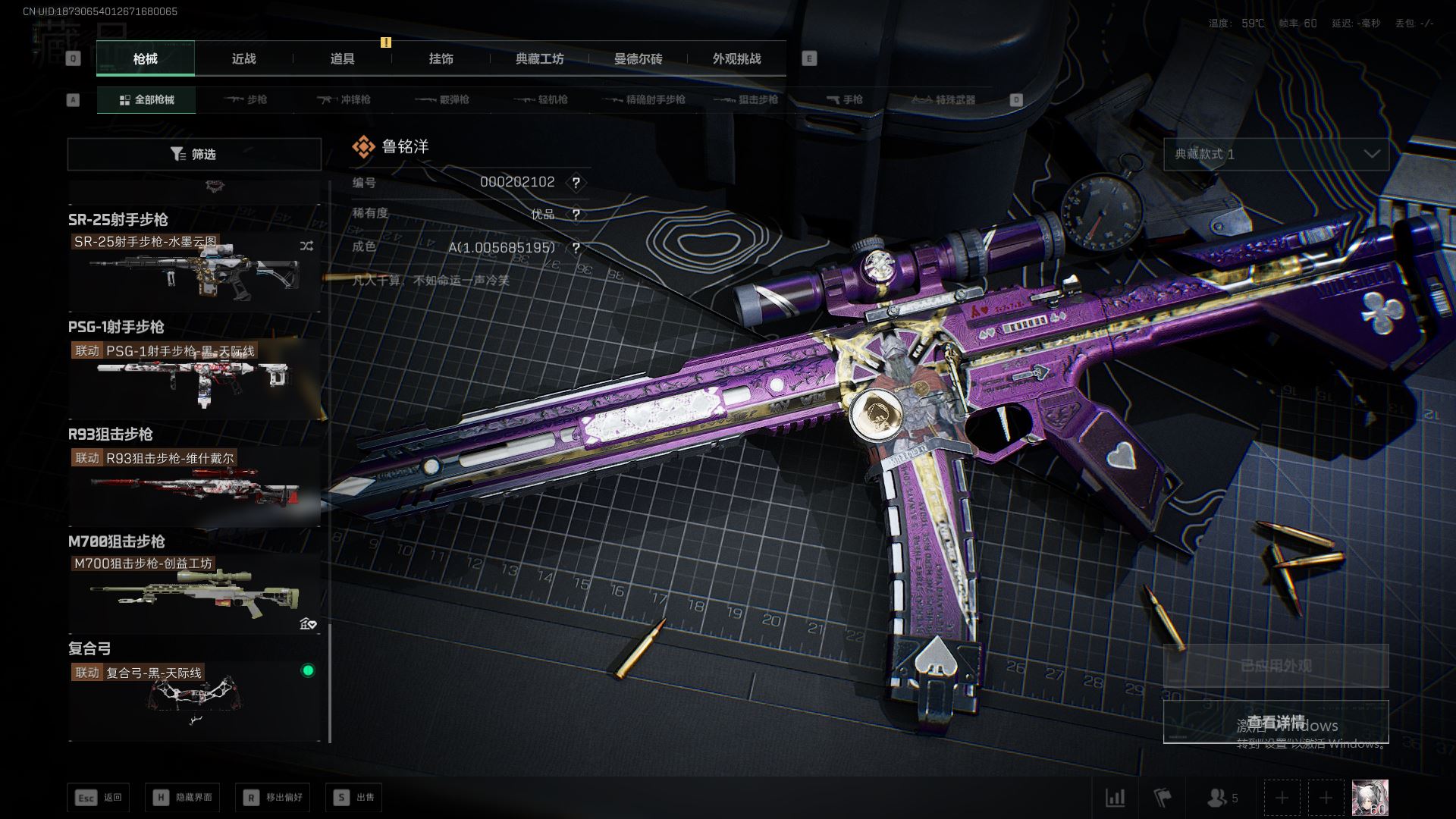Select the M700 创益工坊 skin
The height and width of the screenshot is (819, 1456).
pyautogui.click(x=194, y=593)
